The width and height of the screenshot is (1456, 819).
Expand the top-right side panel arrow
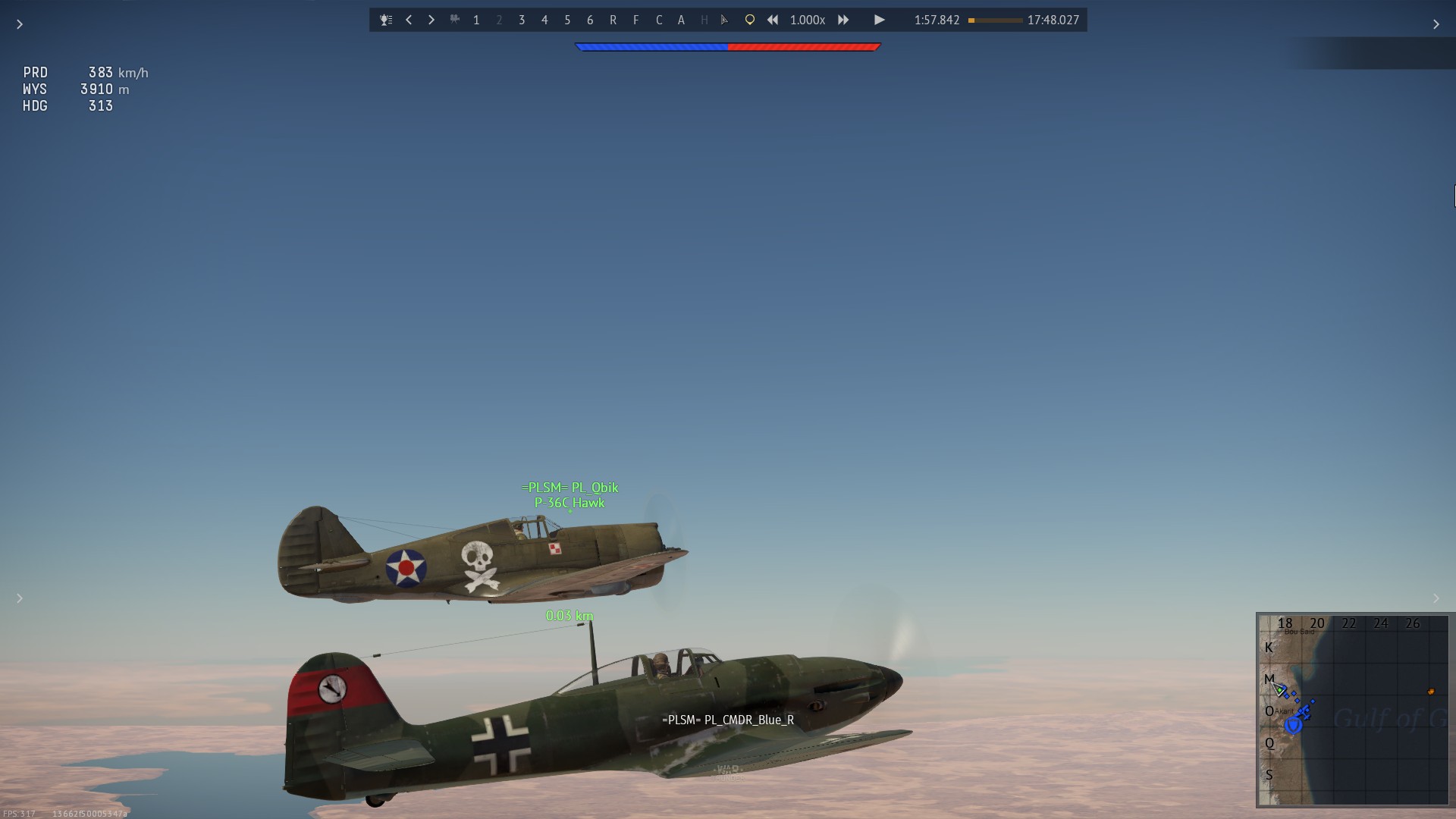click(x=1436, y=24)
